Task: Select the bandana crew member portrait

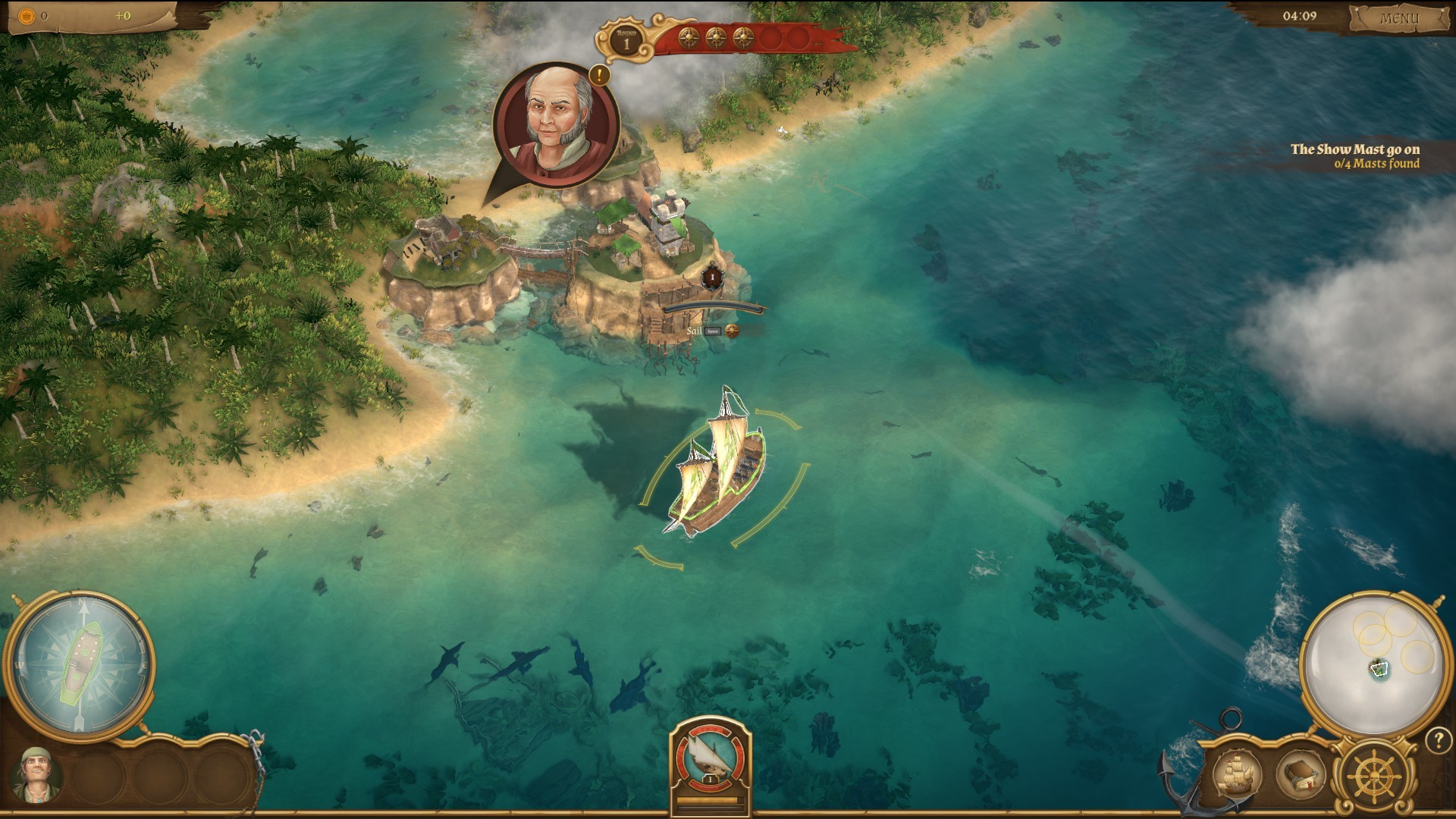Action: [x=36, y=775]
